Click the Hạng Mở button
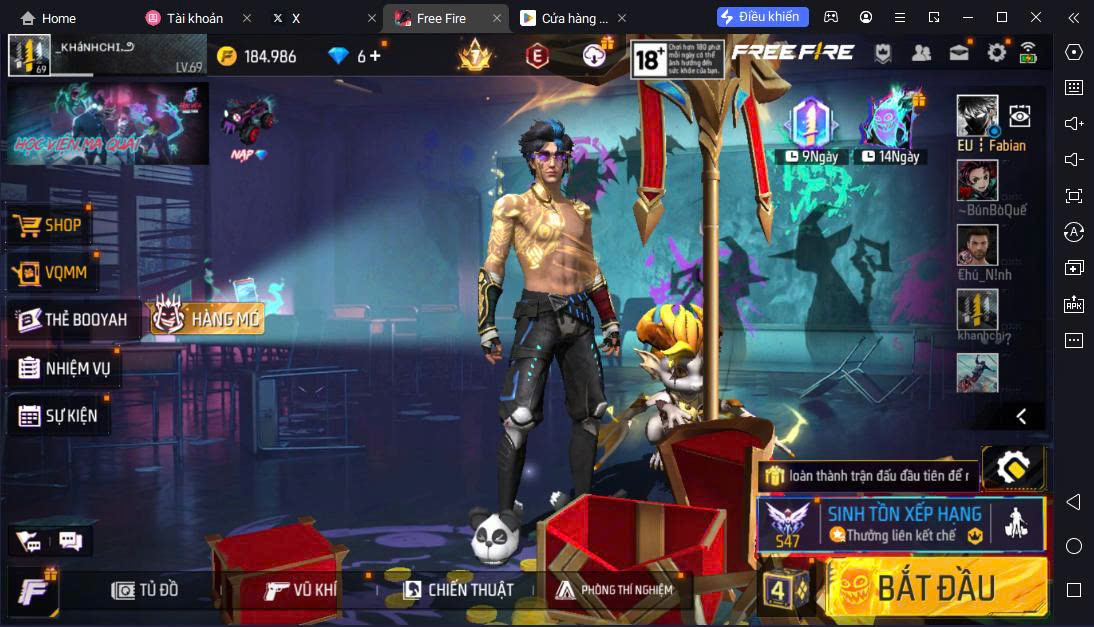Image resolution: width=1094 pixels, height=627 pixels. (207, 318)
